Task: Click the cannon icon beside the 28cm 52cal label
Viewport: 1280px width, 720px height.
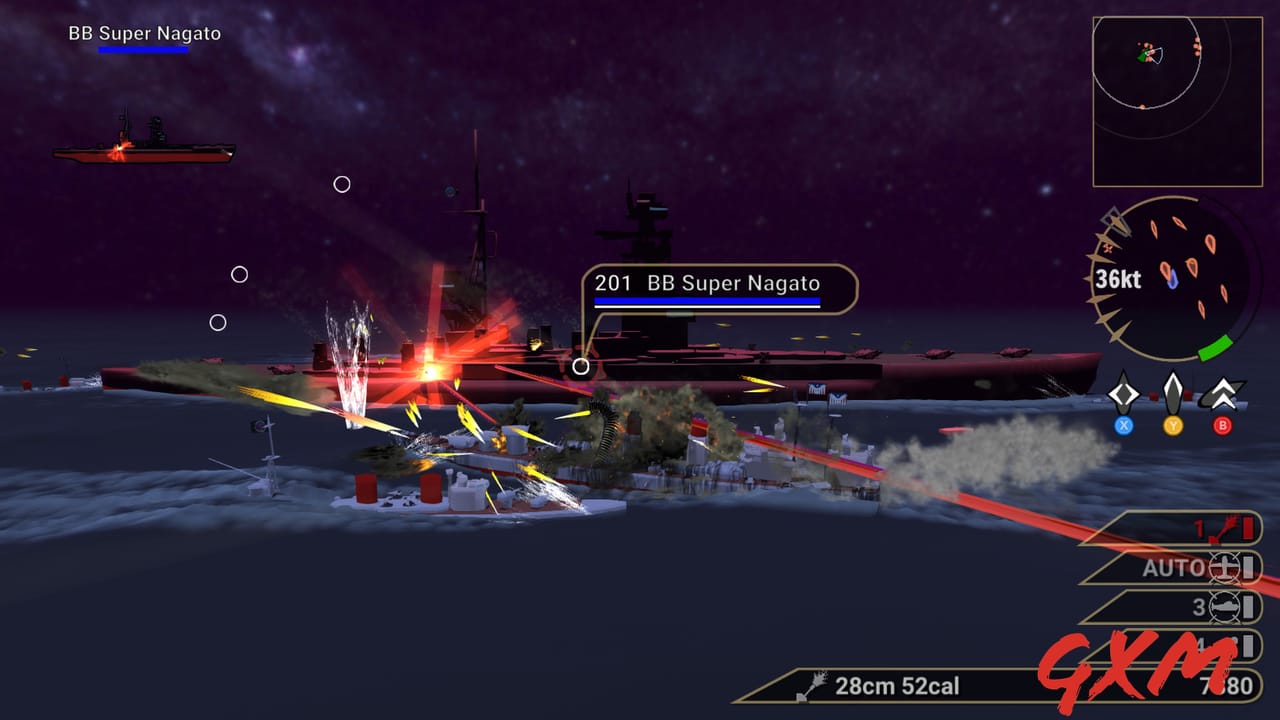Action: tap(812, 686)
